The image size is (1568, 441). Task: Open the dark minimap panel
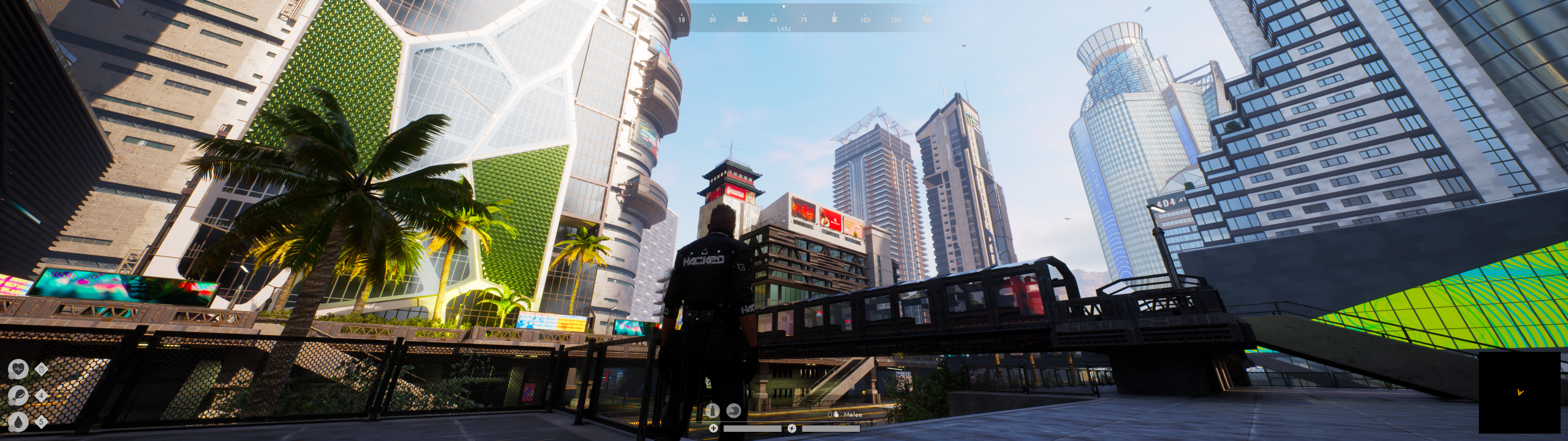1519,392
